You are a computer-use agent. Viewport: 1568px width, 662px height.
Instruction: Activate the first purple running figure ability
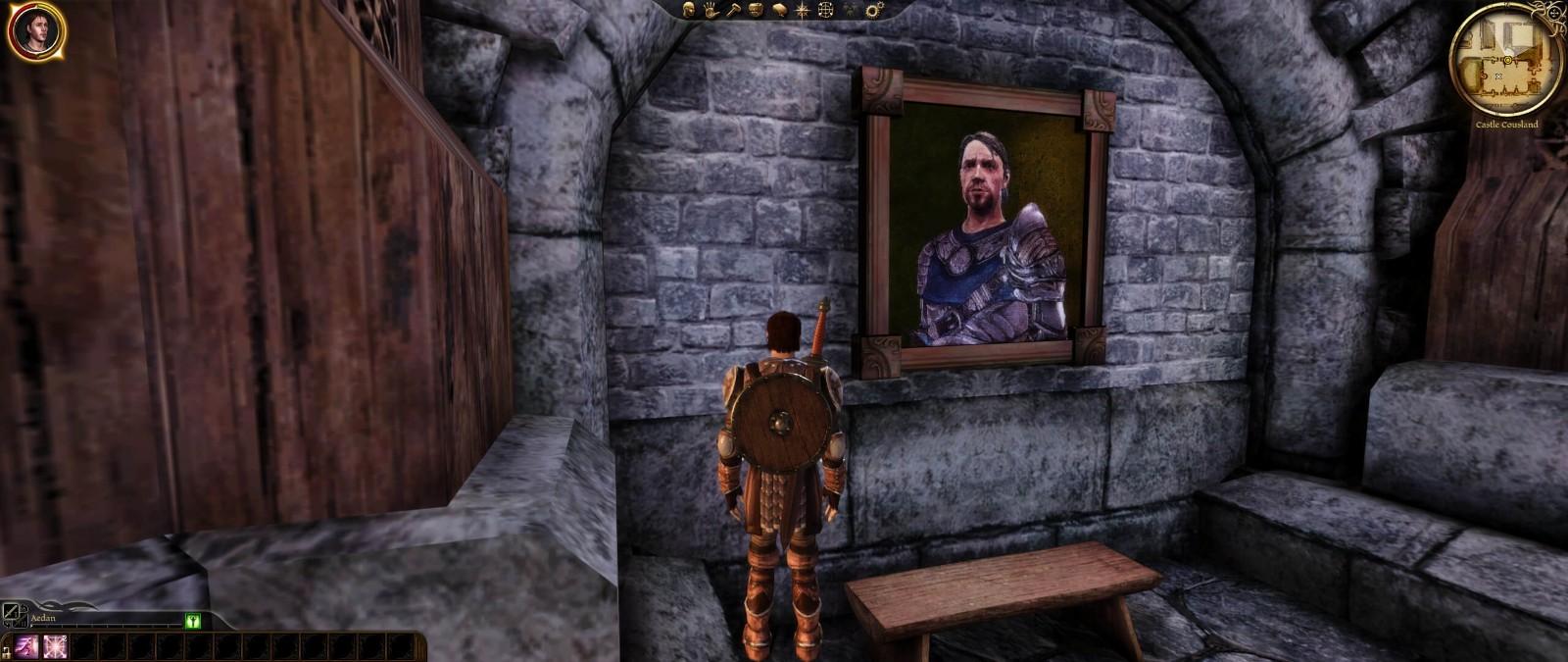tap(26, 646)
